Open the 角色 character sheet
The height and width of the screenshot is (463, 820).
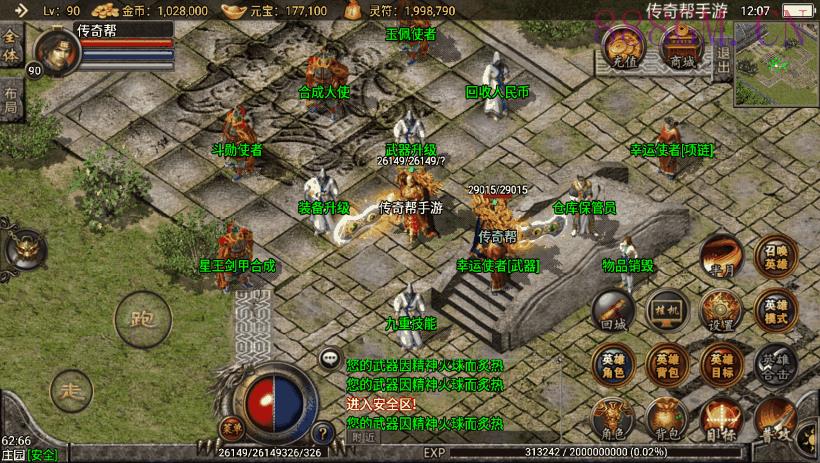coord(611,420)
